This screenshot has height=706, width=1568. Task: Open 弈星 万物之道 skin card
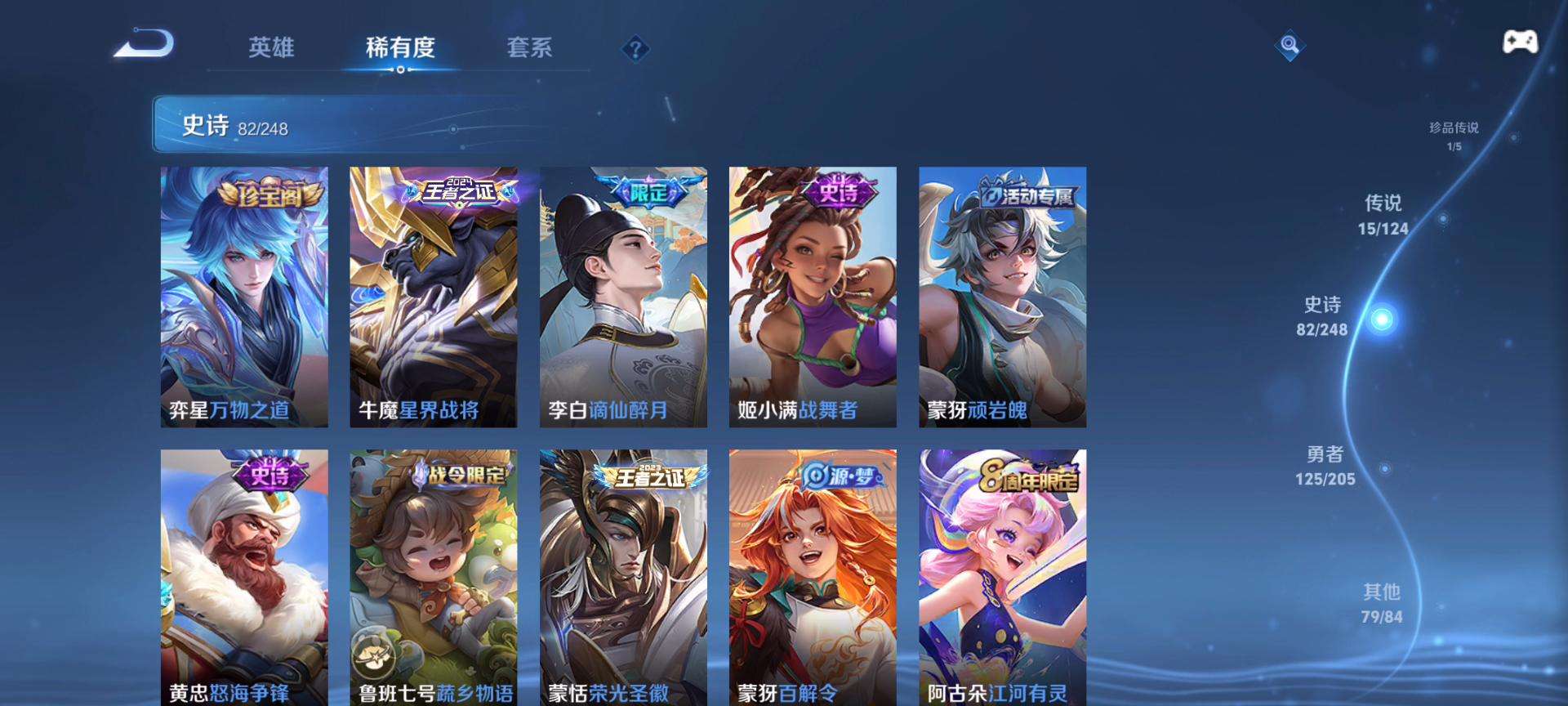pyautogui.click(x=244, y=297)
